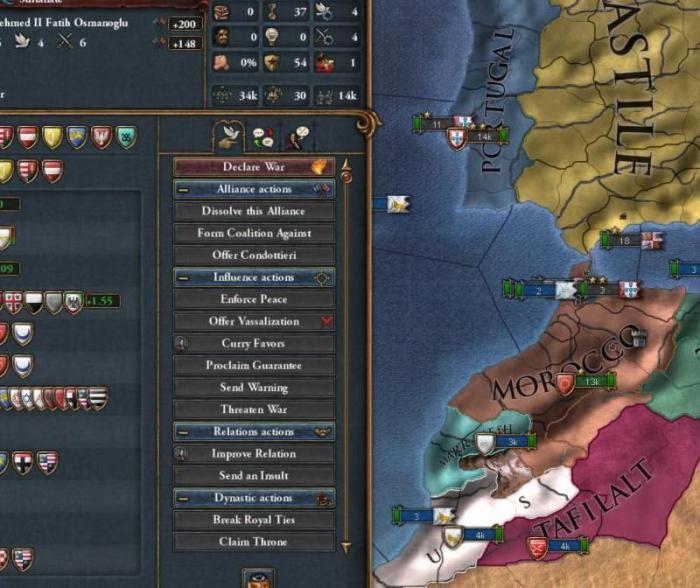The image size is (700, 588).
Task: Select the Threaten War action
Action: pos(254,409)
